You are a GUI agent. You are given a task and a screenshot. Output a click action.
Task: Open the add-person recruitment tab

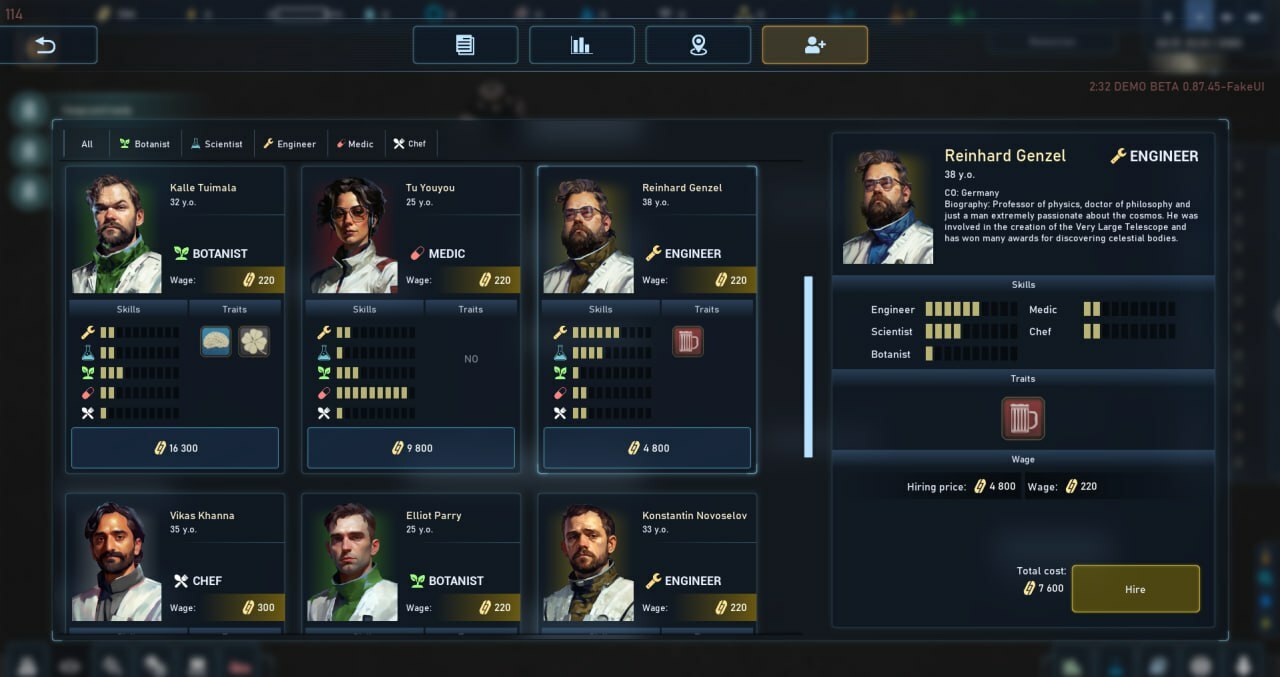coord(814,45)
